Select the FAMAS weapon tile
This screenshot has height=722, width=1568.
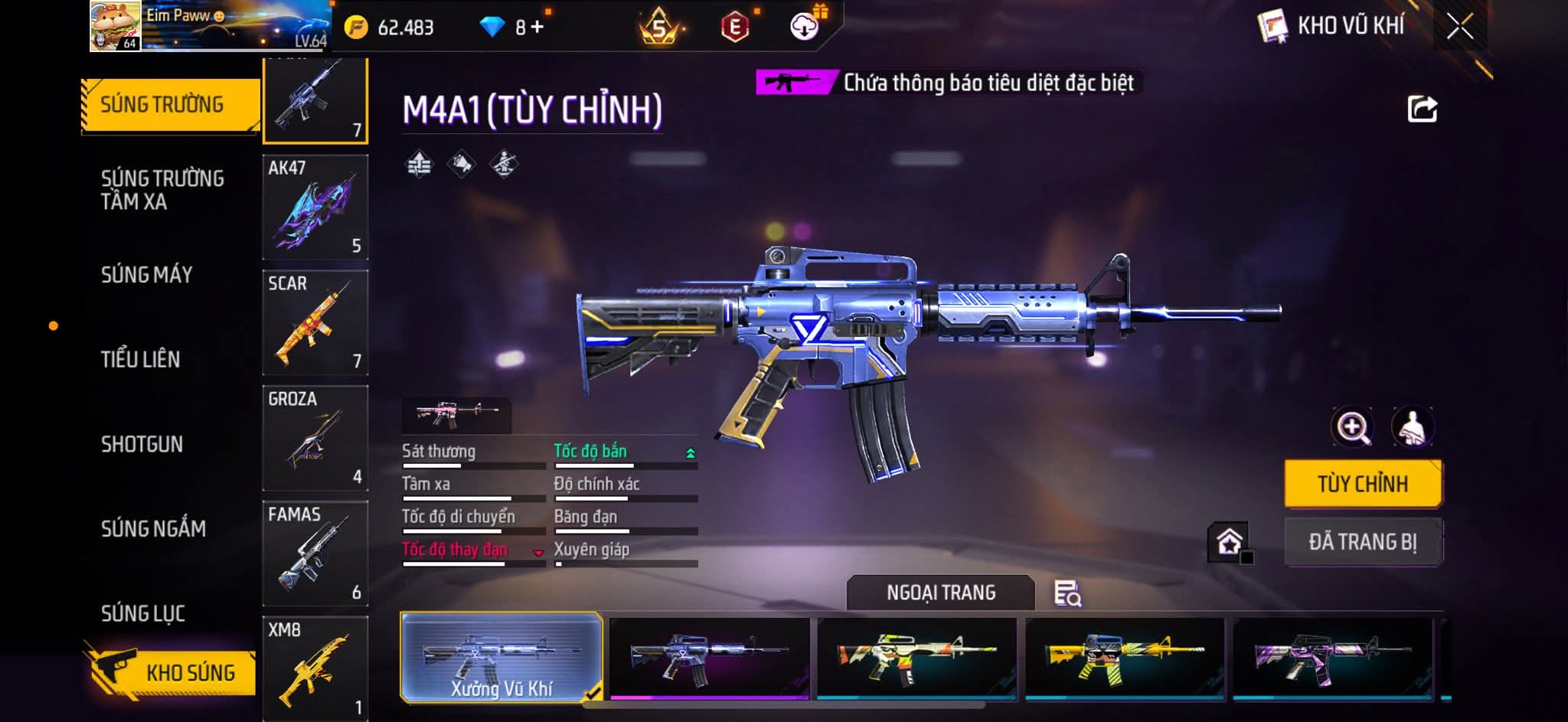tap(315, 554)
